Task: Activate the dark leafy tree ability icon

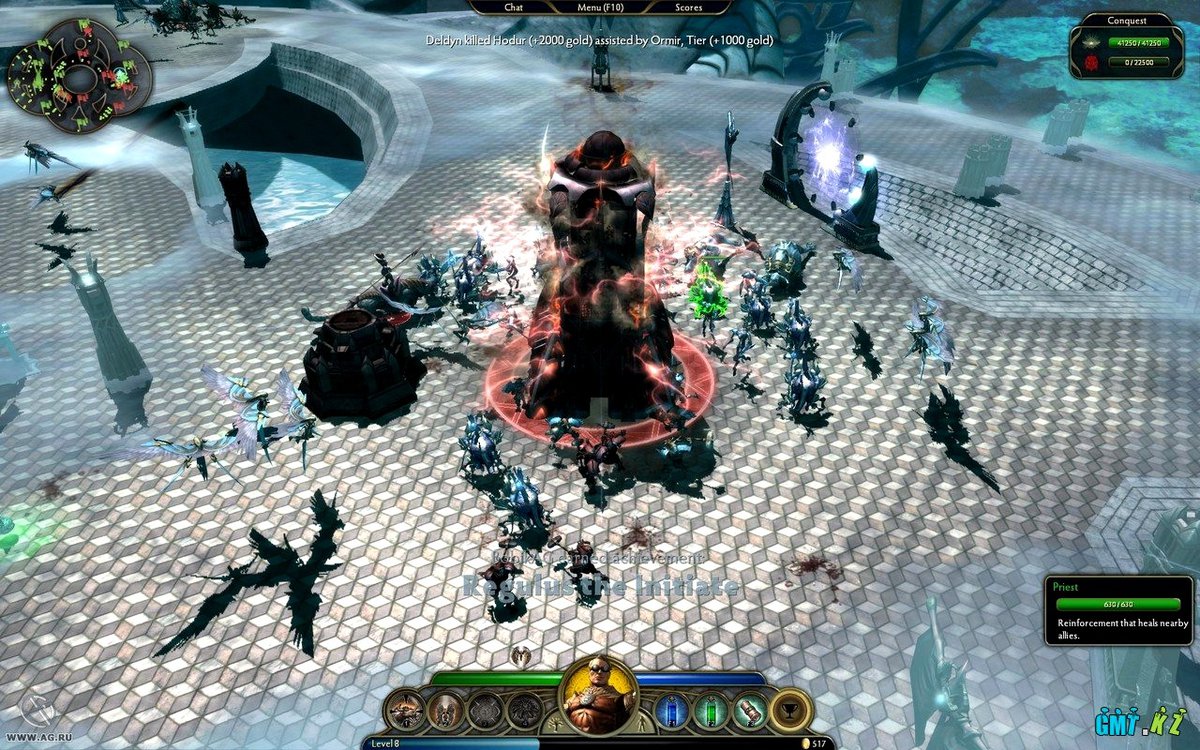Action: click(x=524, y=710)
